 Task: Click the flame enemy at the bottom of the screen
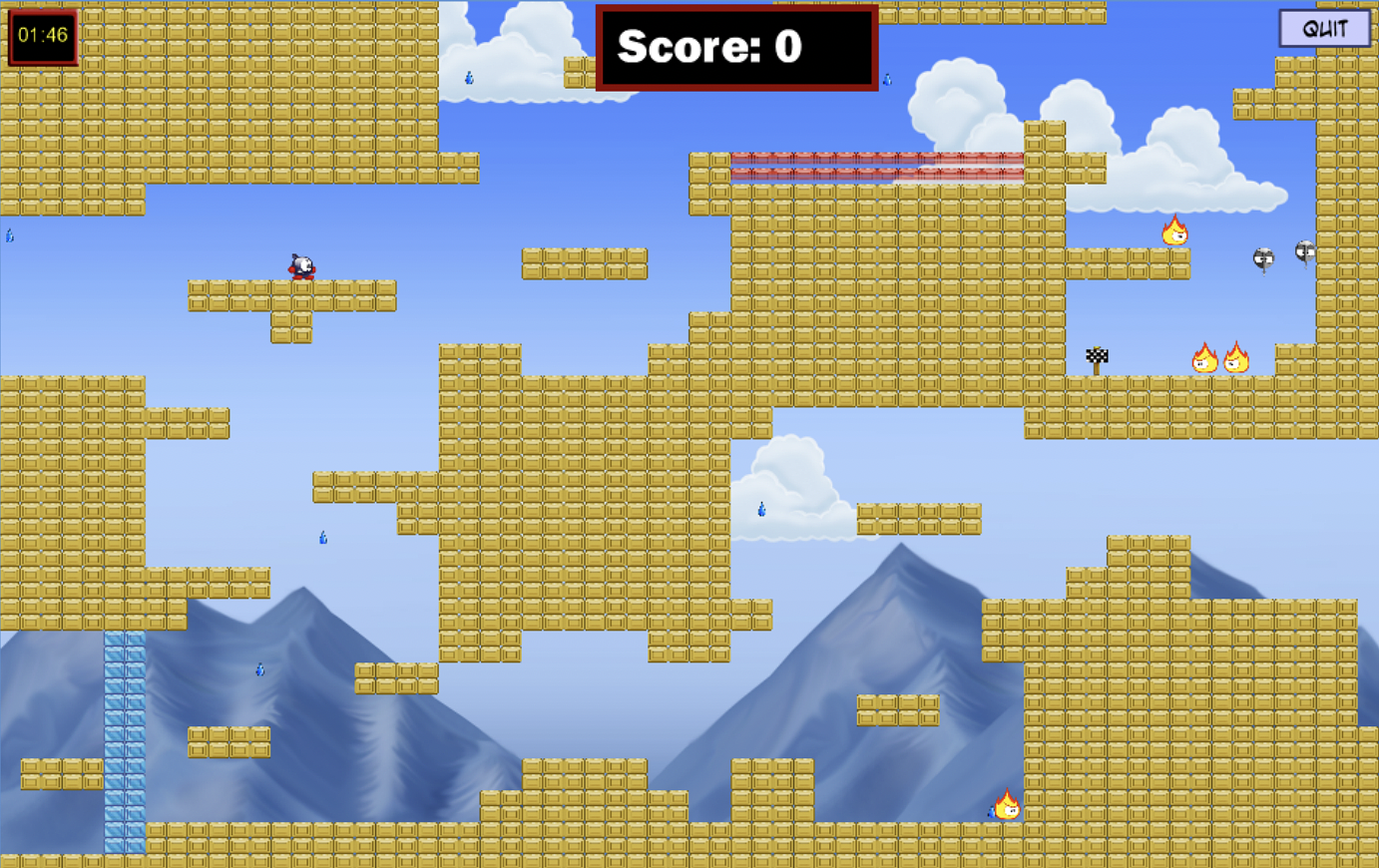1007,807
